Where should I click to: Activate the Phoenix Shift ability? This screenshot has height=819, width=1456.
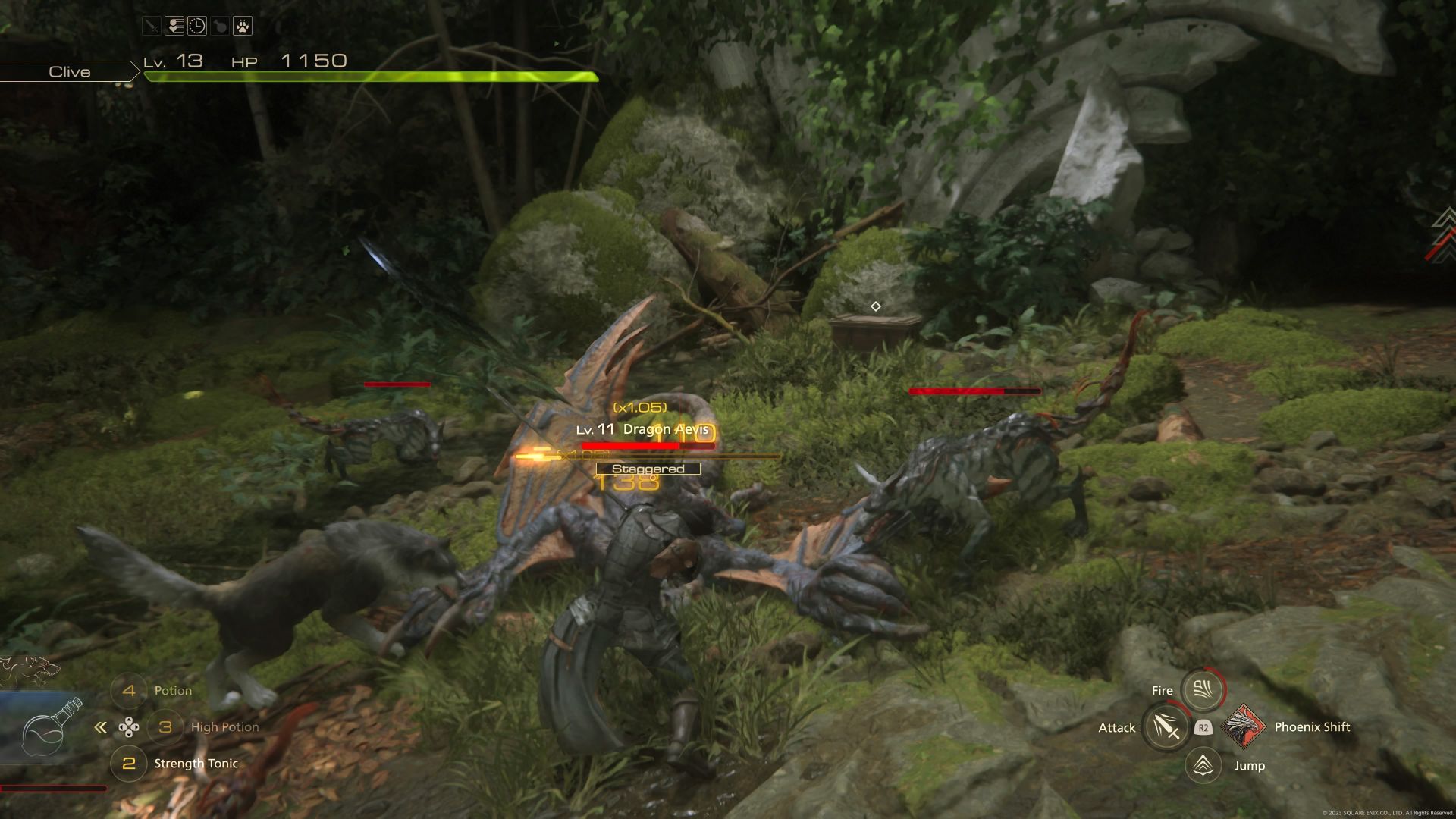click(1244, 726)
